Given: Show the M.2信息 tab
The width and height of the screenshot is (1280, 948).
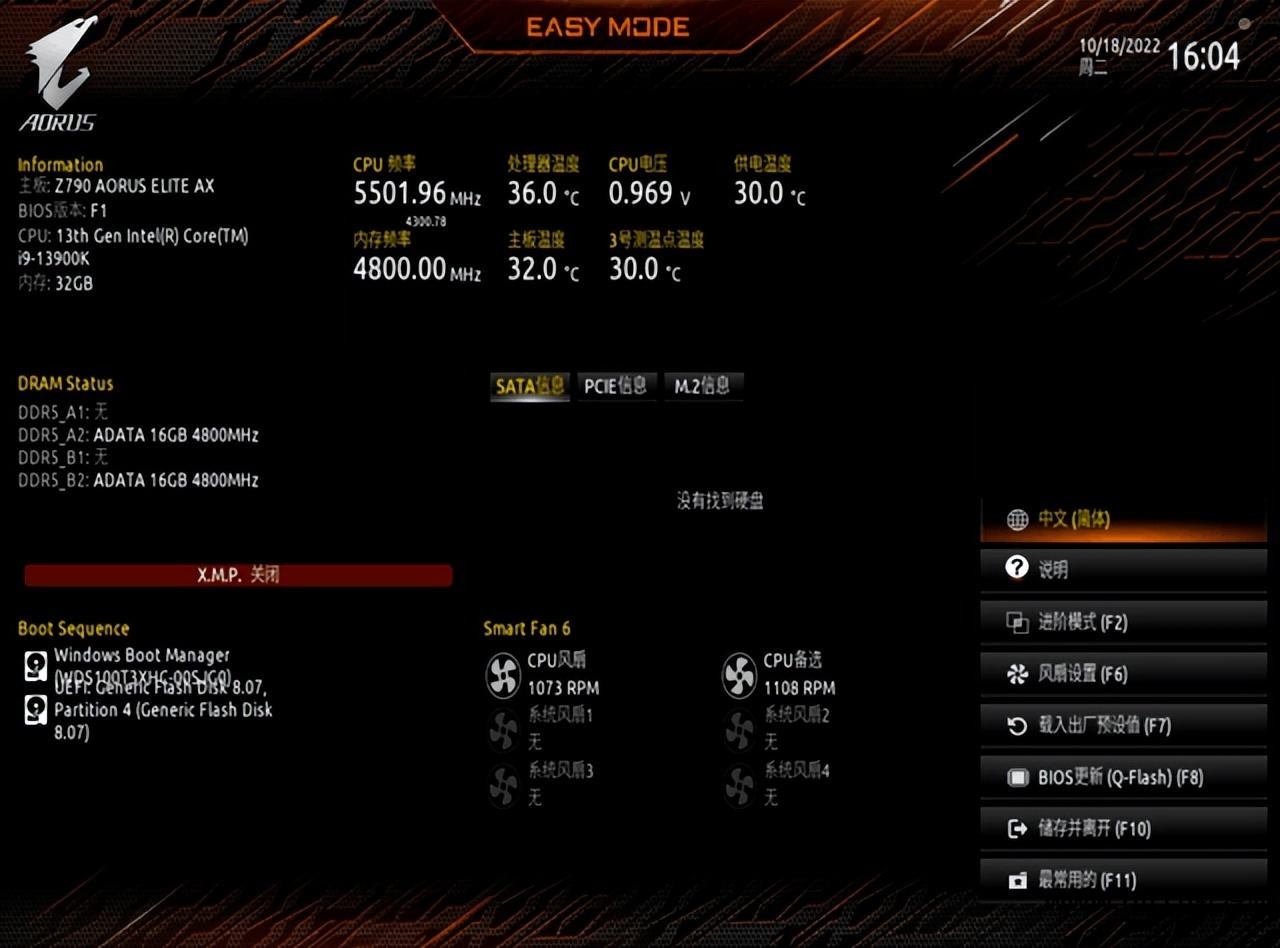Looking at the screenshot, I should pos(702,386).
